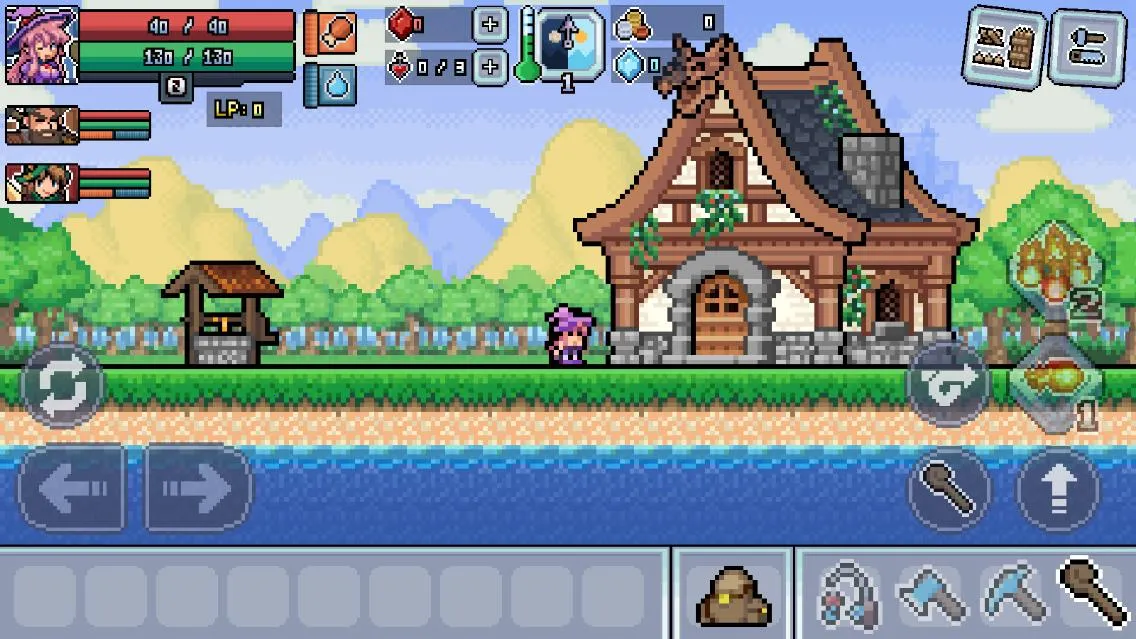The image size is (1136, 639).
Task: Tap the move left arrow button
Action: (x=72, y=488)
